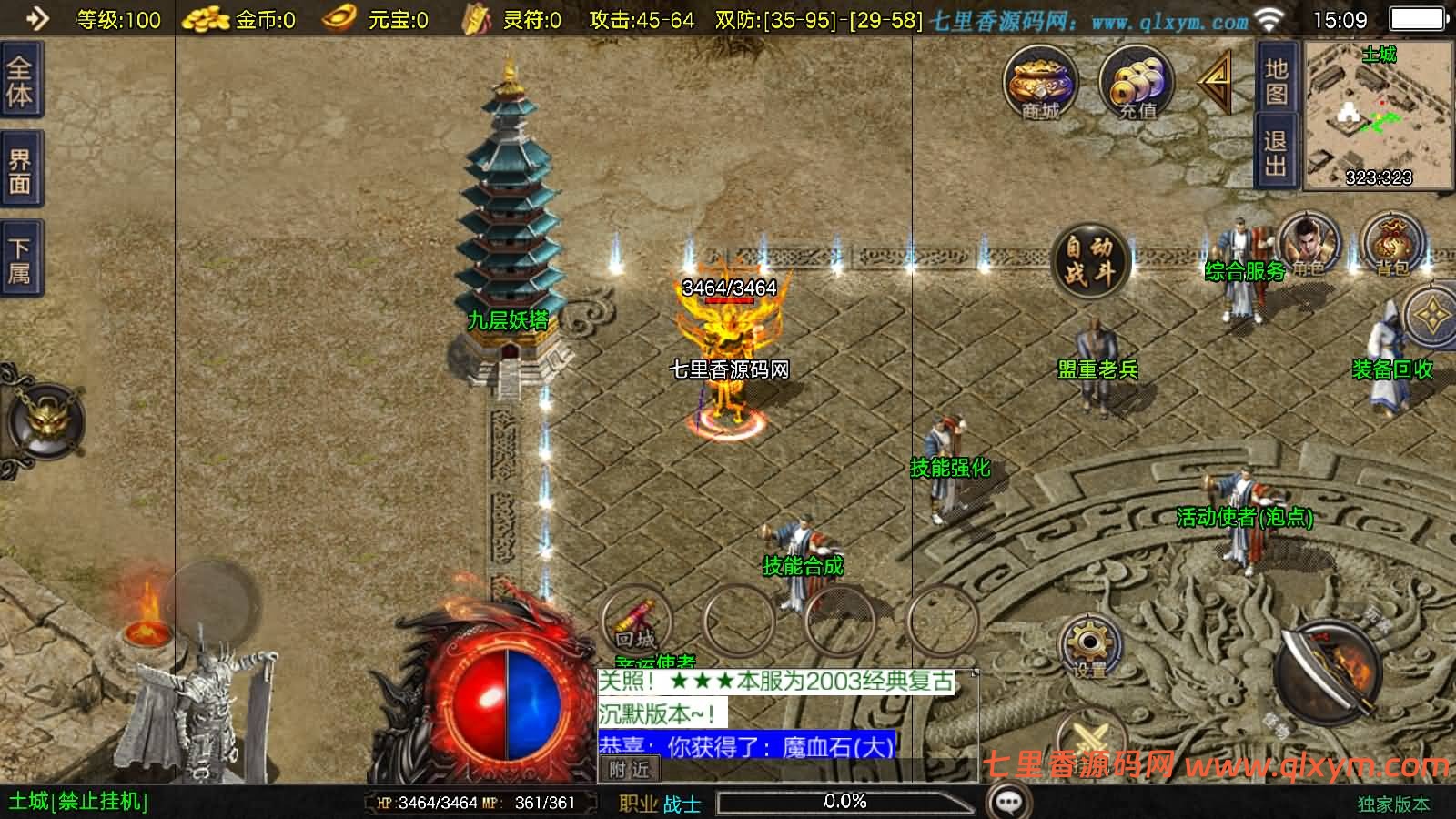This screenshot has width=1456, height=819.
Task: Expand the 界面 interface panel
Action: point(20,164)
